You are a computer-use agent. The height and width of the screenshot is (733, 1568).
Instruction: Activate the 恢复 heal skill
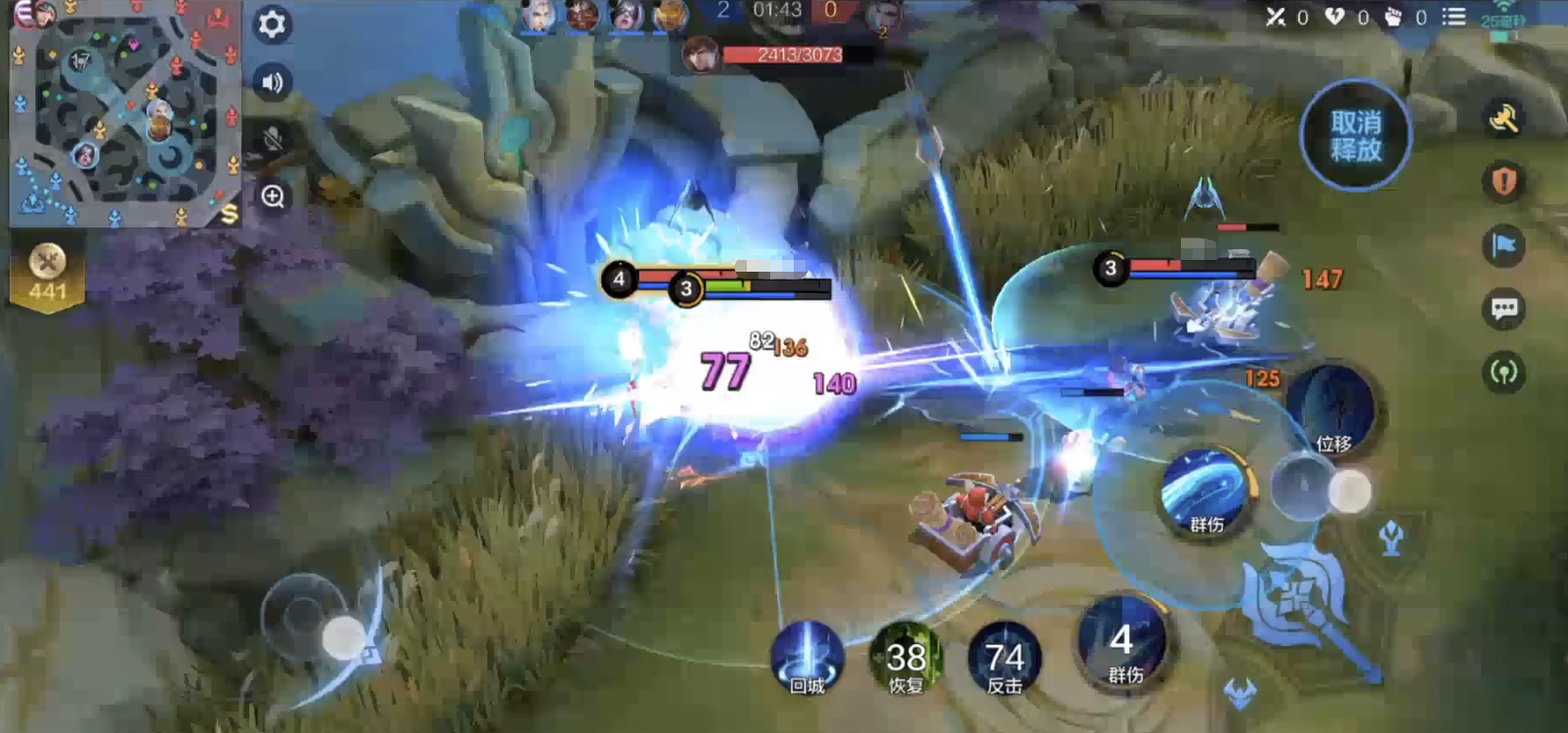[x=905, y=657]
